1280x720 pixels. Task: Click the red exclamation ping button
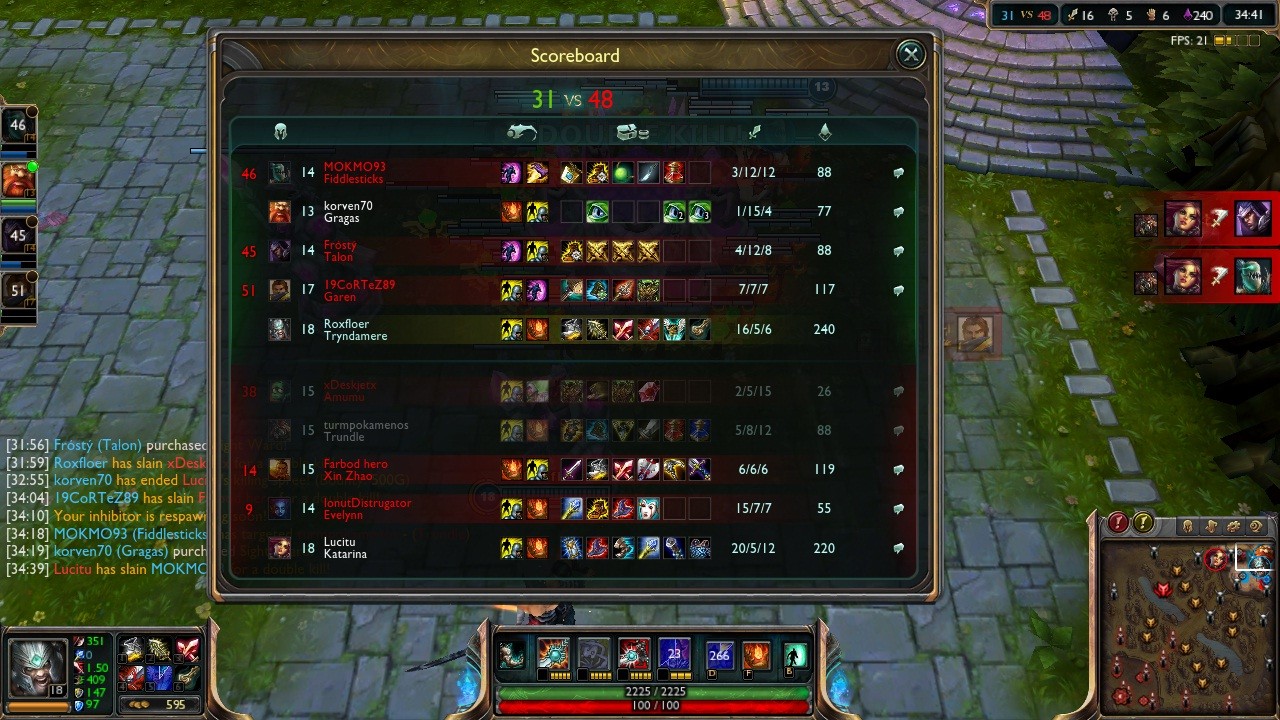(x=1117, y=523)
